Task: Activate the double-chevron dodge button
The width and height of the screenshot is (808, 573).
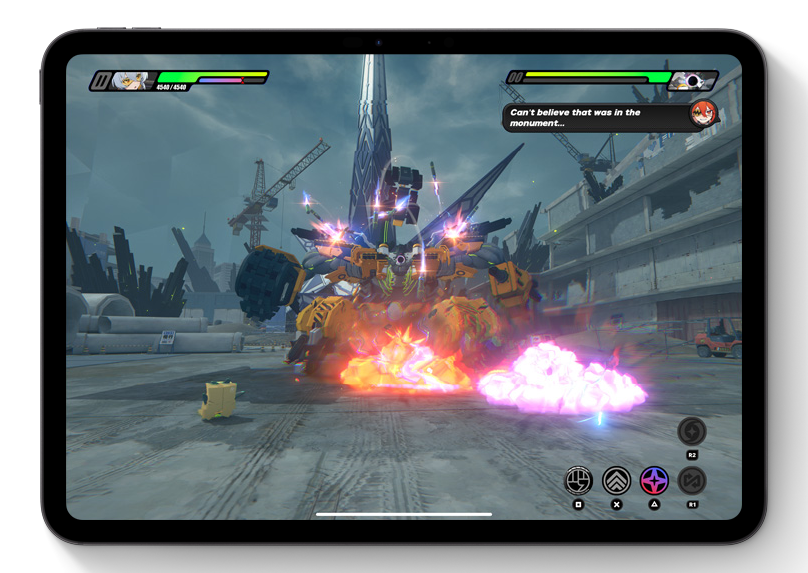Action: click(x=616, y=480)
